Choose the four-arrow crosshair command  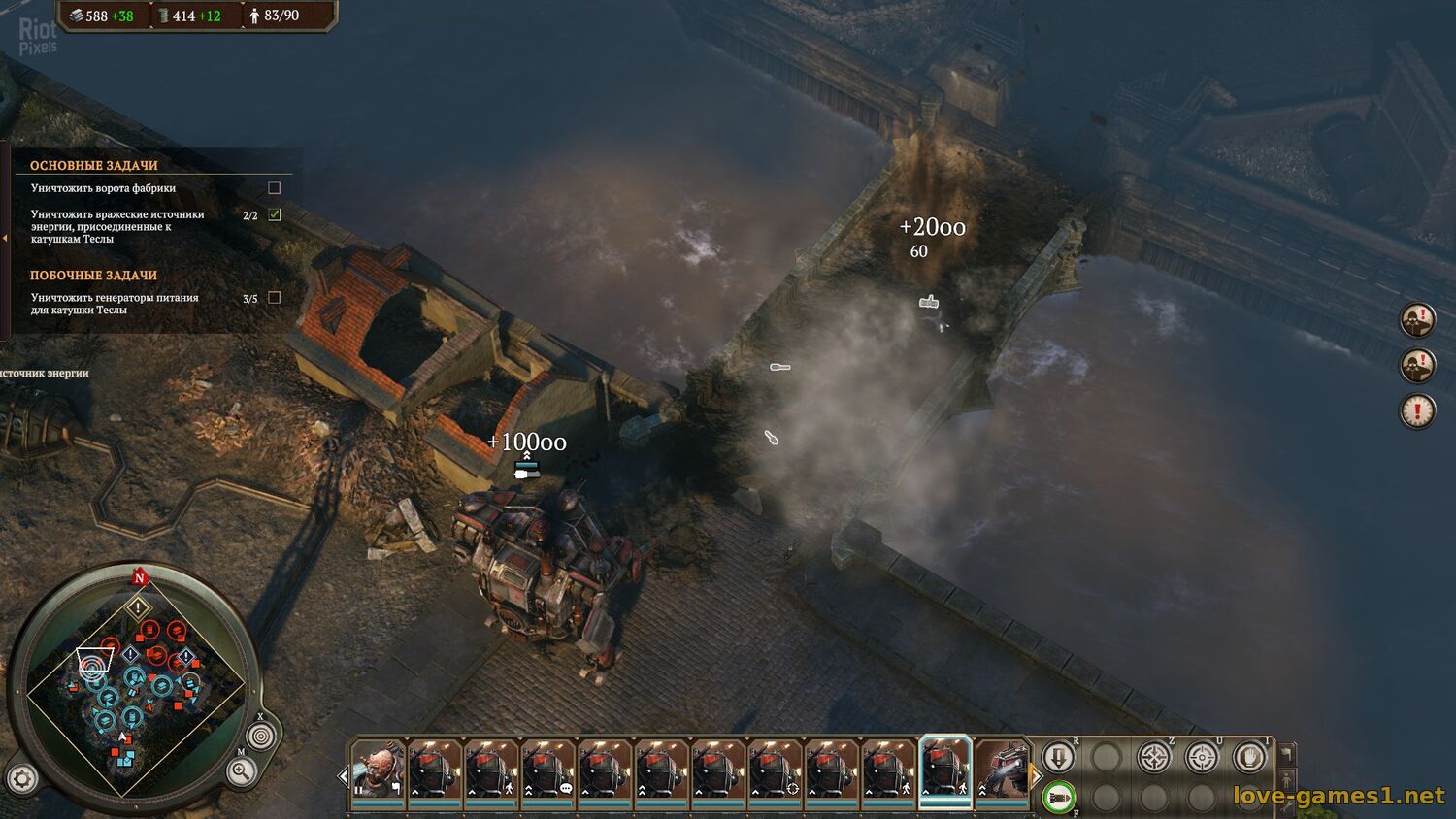pos(1154,756)
